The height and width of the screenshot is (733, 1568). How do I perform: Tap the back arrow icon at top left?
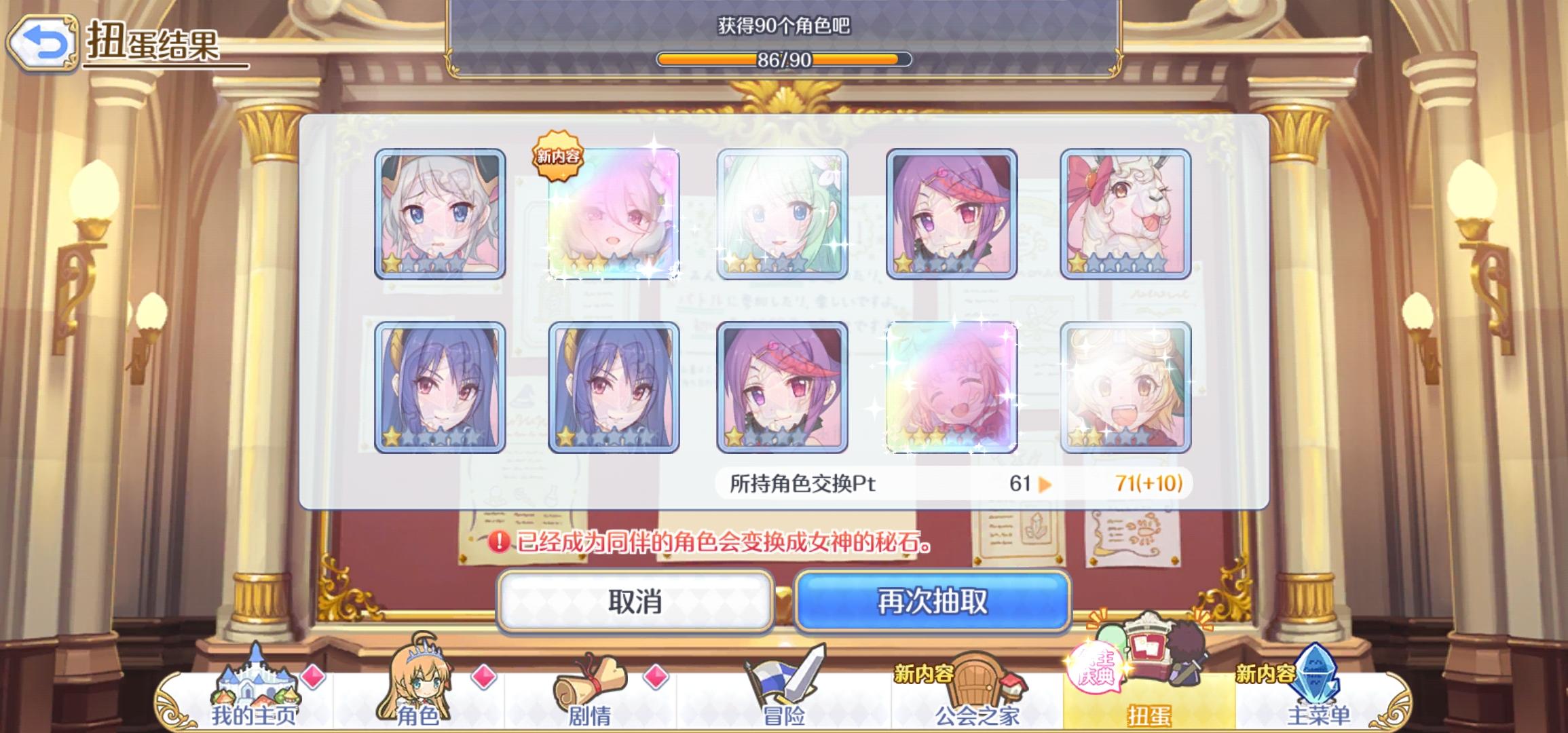(x=43, y=42)
